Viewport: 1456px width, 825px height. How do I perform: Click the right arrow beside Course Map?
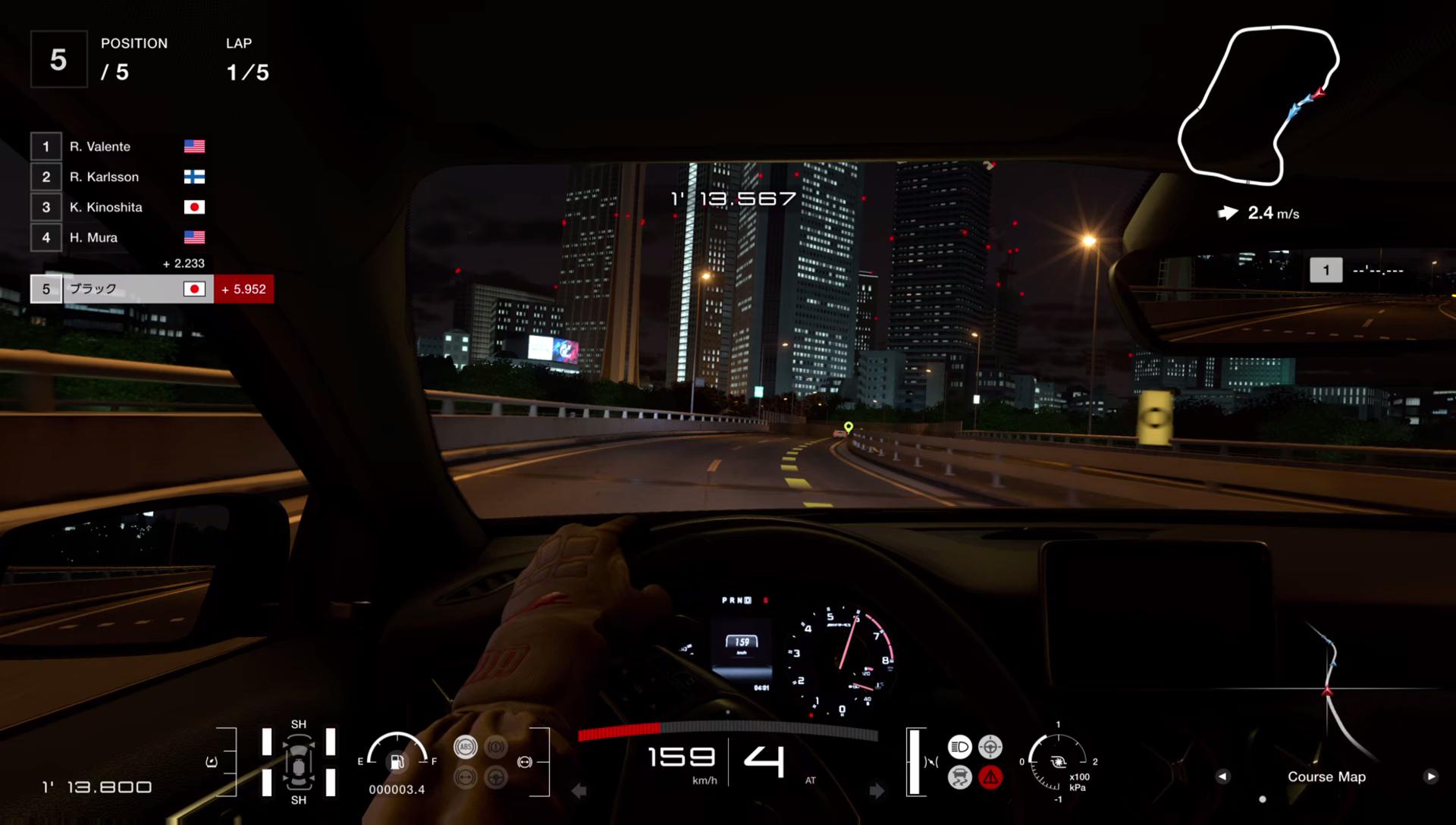click(1430, 776)
